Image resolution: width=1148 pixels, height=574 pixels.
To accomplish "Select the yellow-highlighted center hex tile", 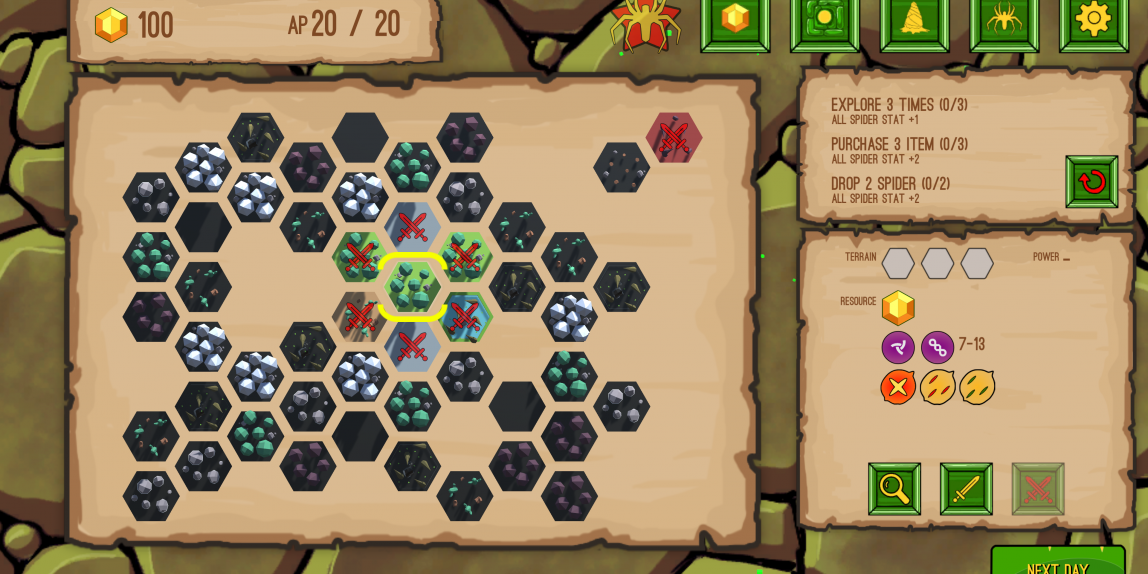I will point(412,287).
